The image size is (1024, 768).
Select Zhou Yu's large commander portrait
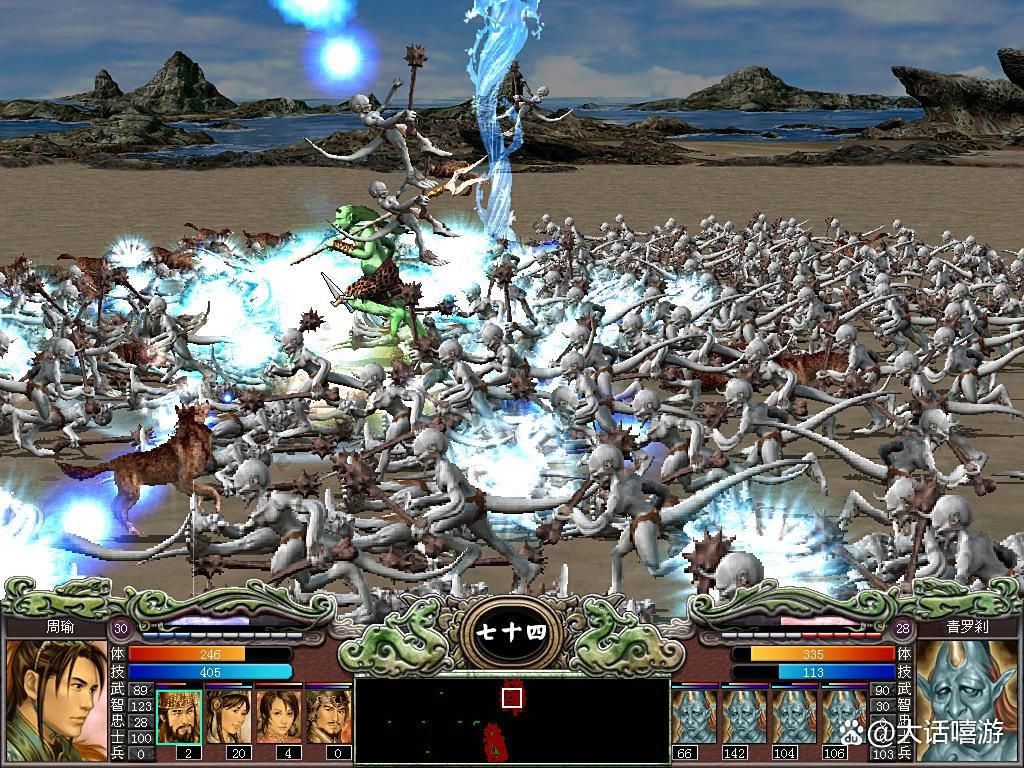[x=56, y=700]
